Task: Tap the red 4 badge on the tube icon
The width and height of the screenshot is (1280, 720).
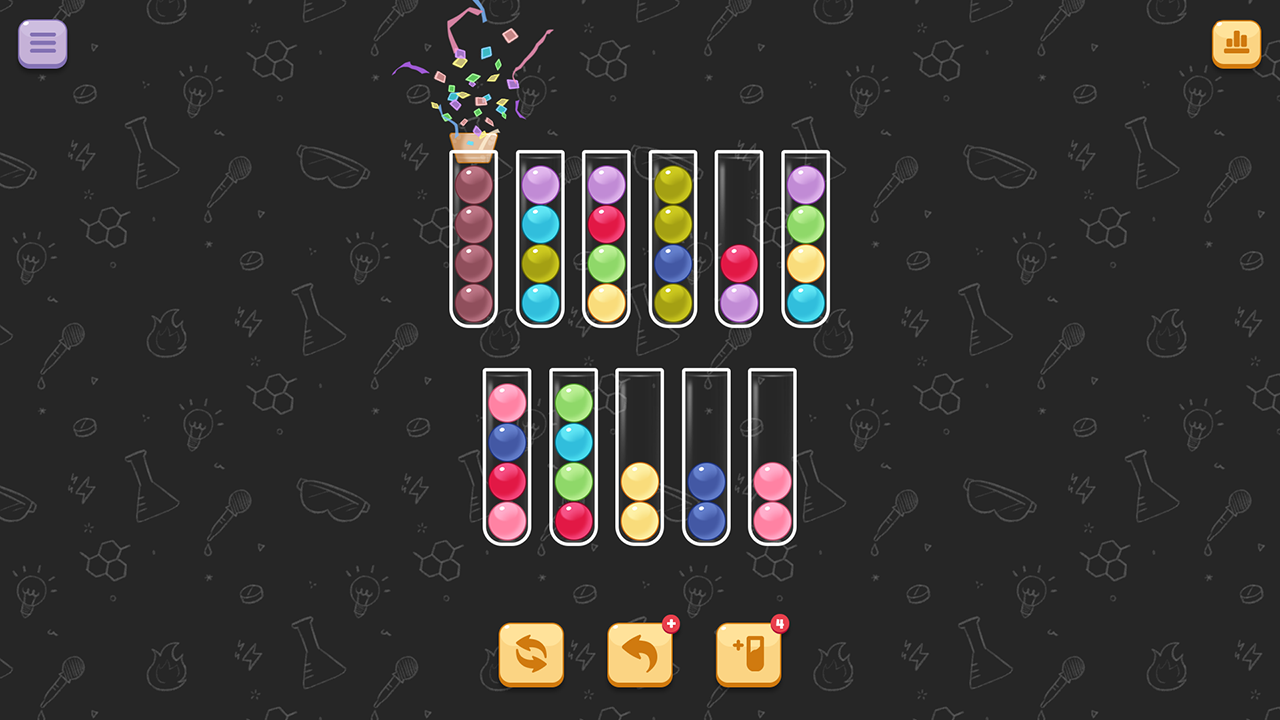Action: coord(780,622)
